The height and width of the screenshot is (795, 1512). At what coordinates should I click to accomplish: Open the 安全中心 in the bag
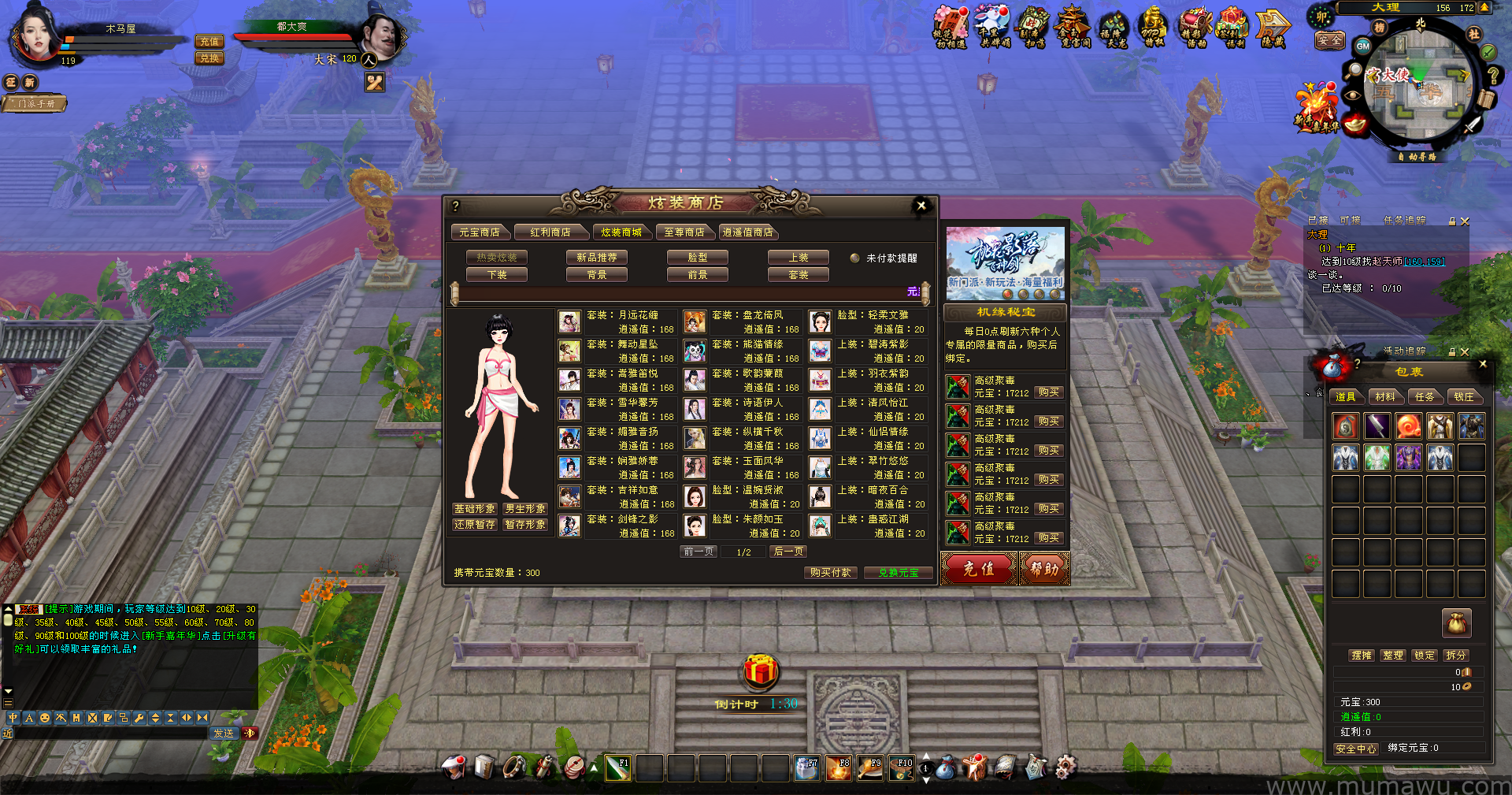coord(1356,749)
